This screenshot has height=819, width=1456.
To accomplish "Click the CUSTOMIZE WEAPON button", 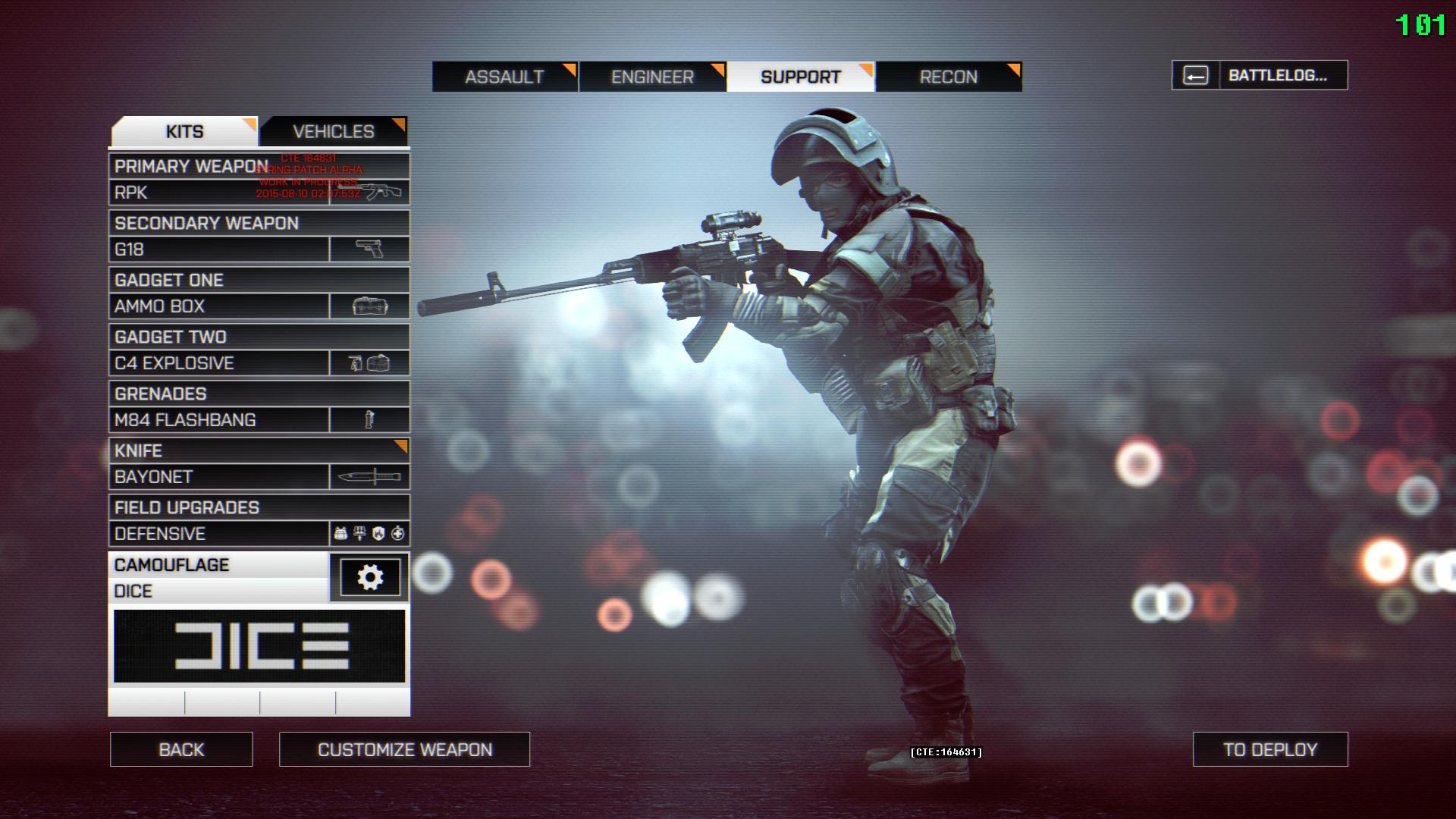I will 404,749.
